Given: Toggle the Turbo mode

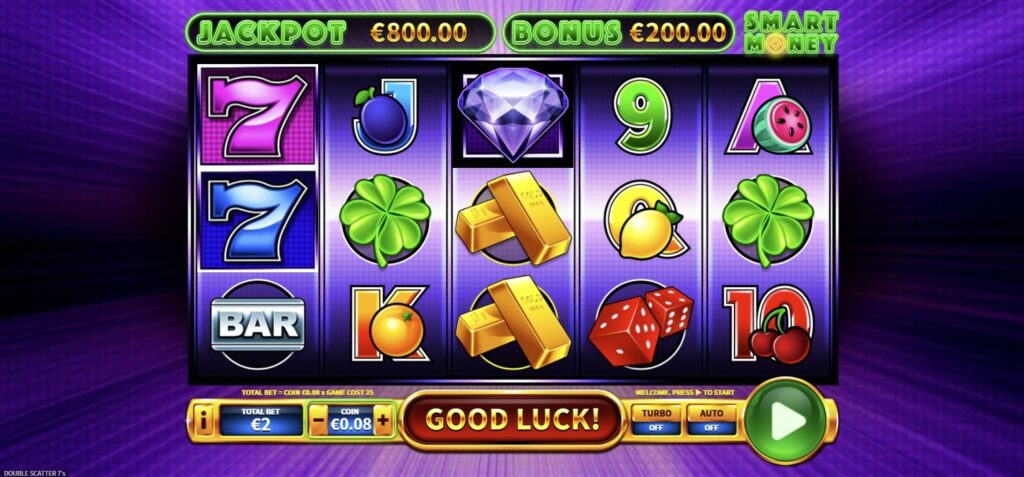Looking at the screenshot, I should coord(655,420).
